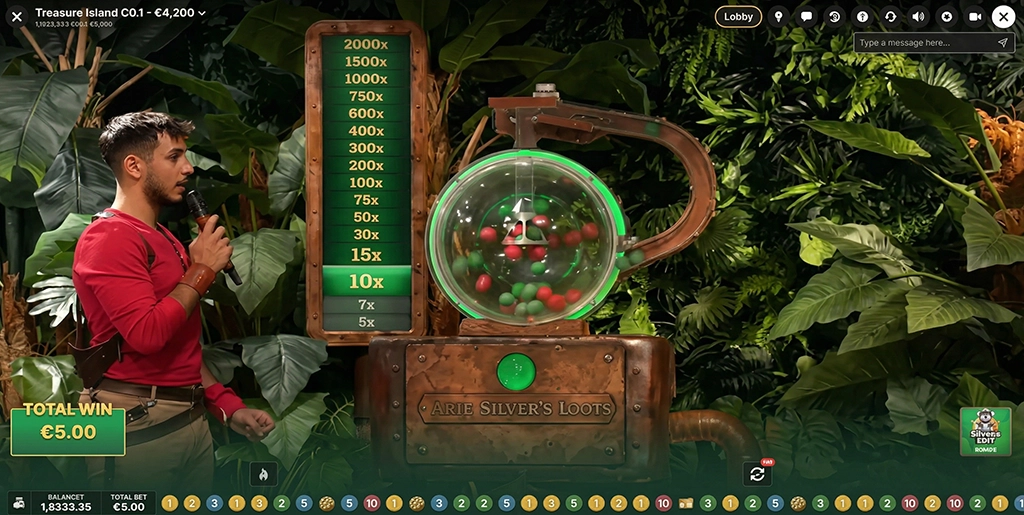The width and height of the screenshot is (1024, 515).
Task: Click the flame icon button
Action: point(264,473)
